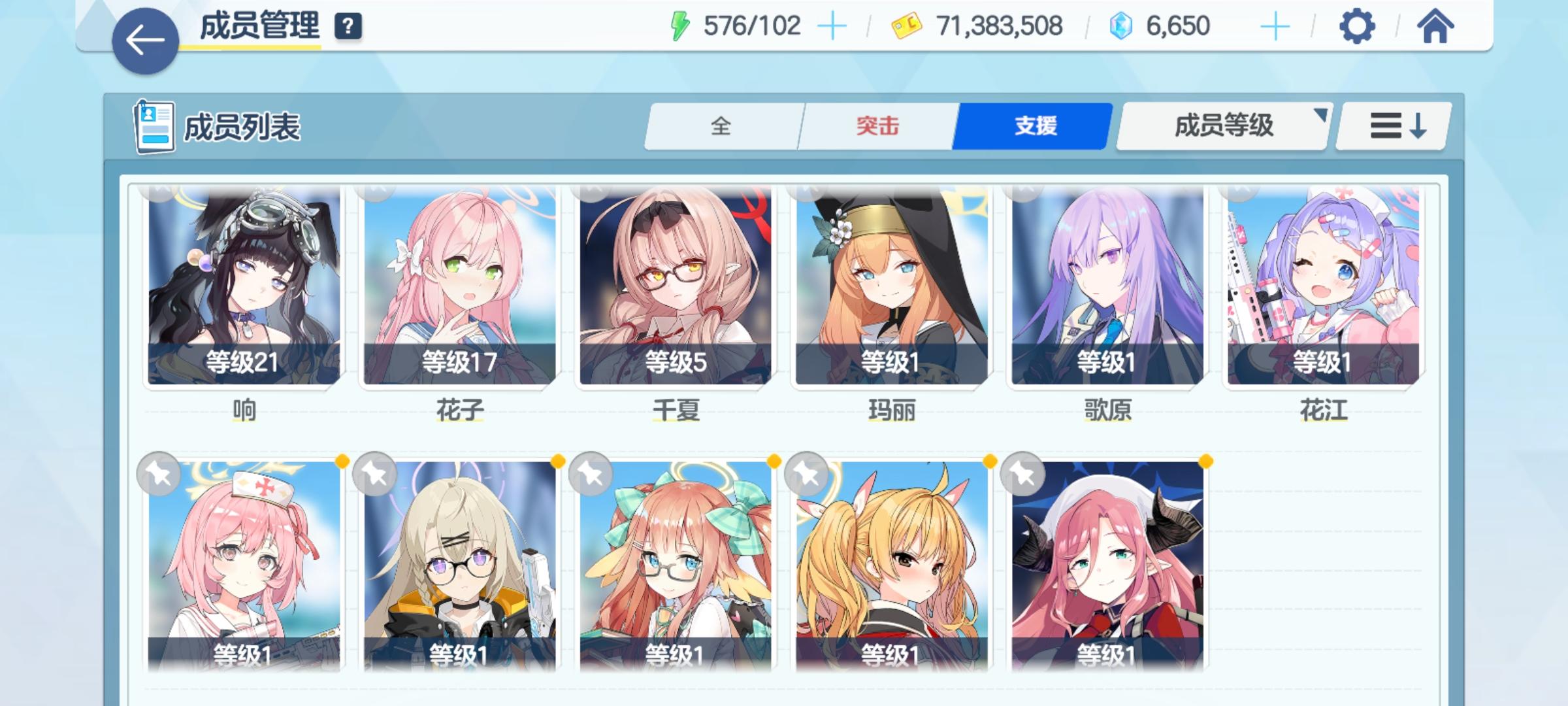This screenshot has height=706, width=1568.
Task: Return to home via the house icon
Action: [x=1434, y=27]
